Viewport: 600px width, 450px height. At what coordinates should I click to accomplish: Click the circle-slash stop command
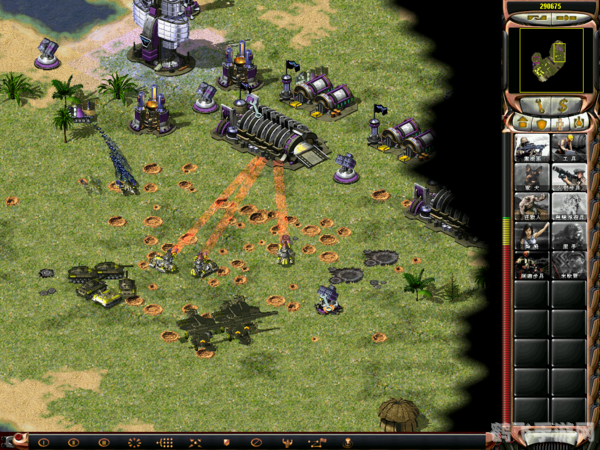pyautogui.click(x=256, y=441)
